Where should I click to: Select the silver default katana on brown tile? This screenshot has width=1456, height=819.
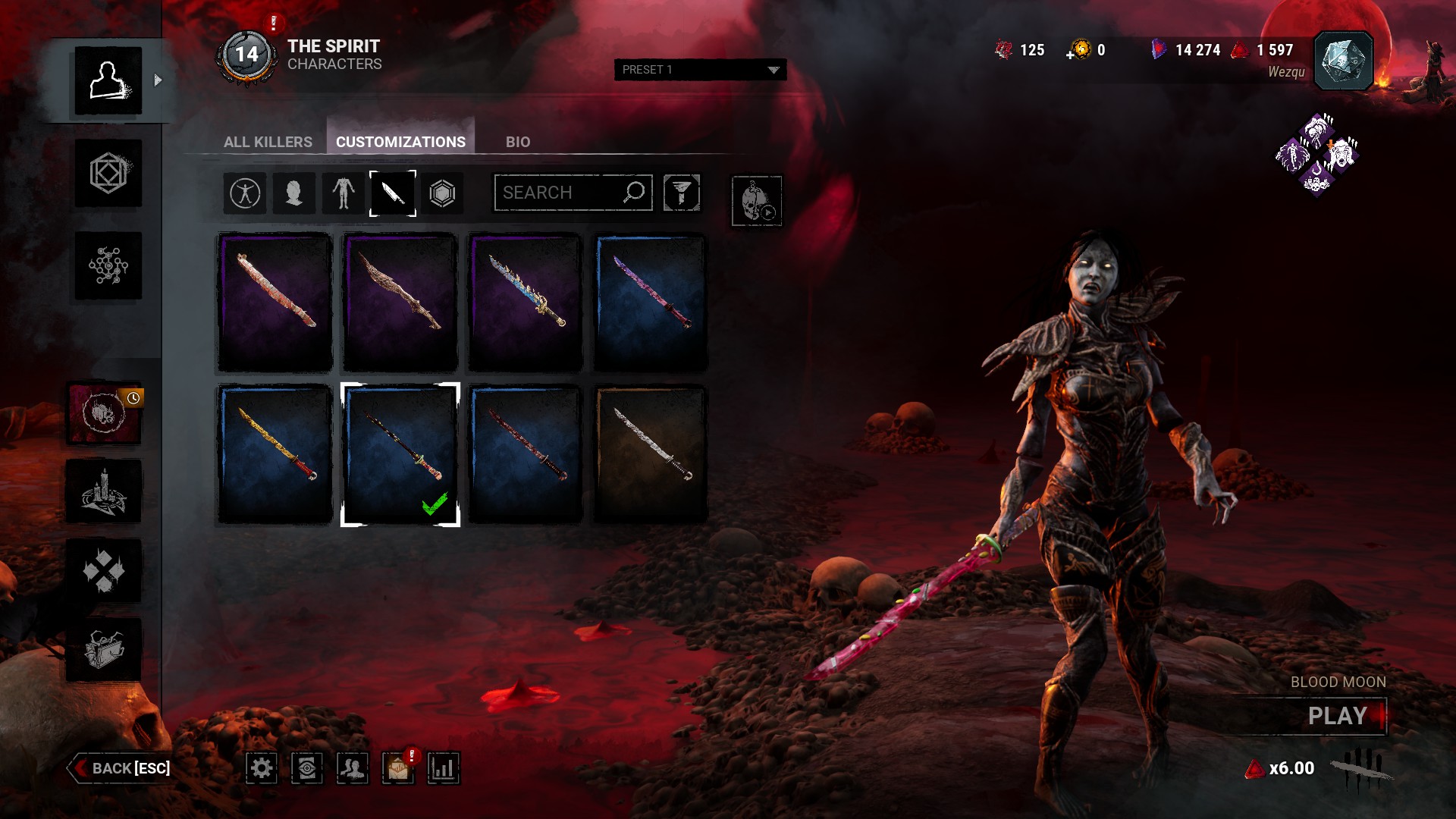coord(650,454)
